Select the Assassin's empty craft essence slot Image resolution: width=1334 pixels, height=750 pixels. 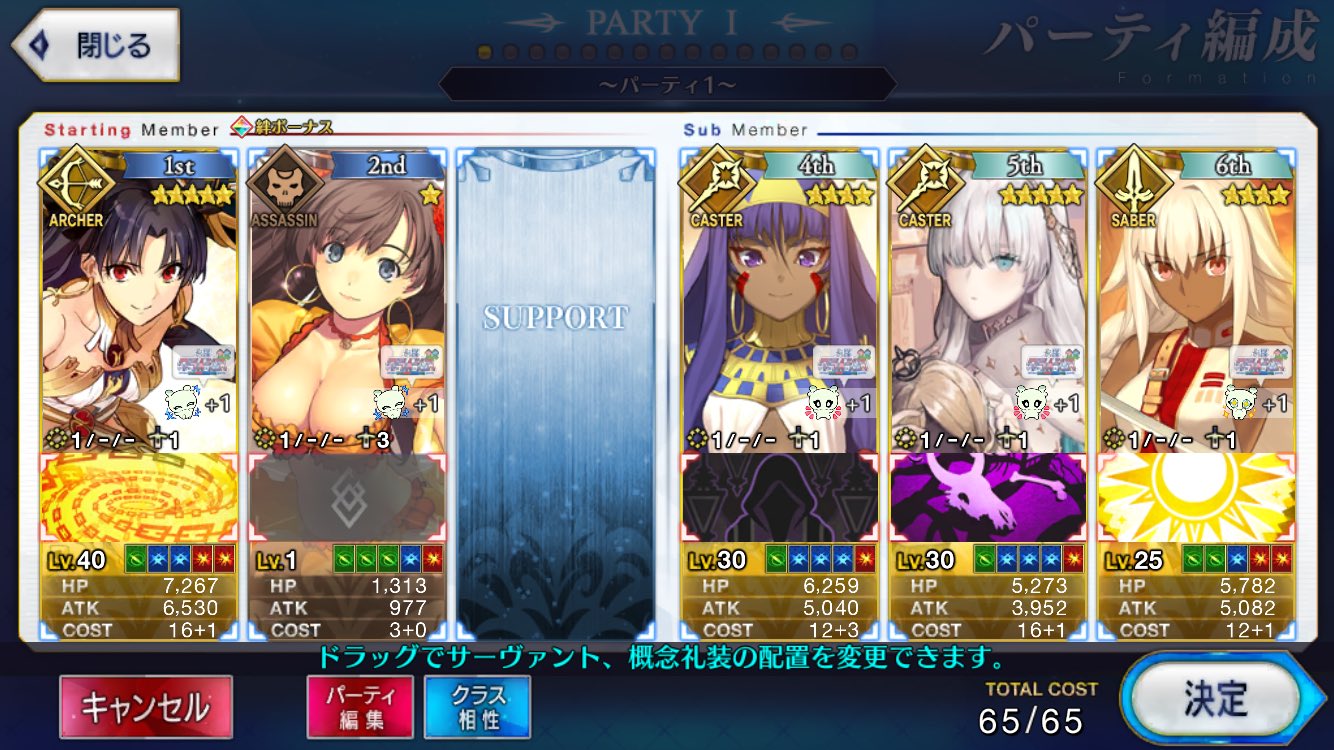click(x=346, y=498)
